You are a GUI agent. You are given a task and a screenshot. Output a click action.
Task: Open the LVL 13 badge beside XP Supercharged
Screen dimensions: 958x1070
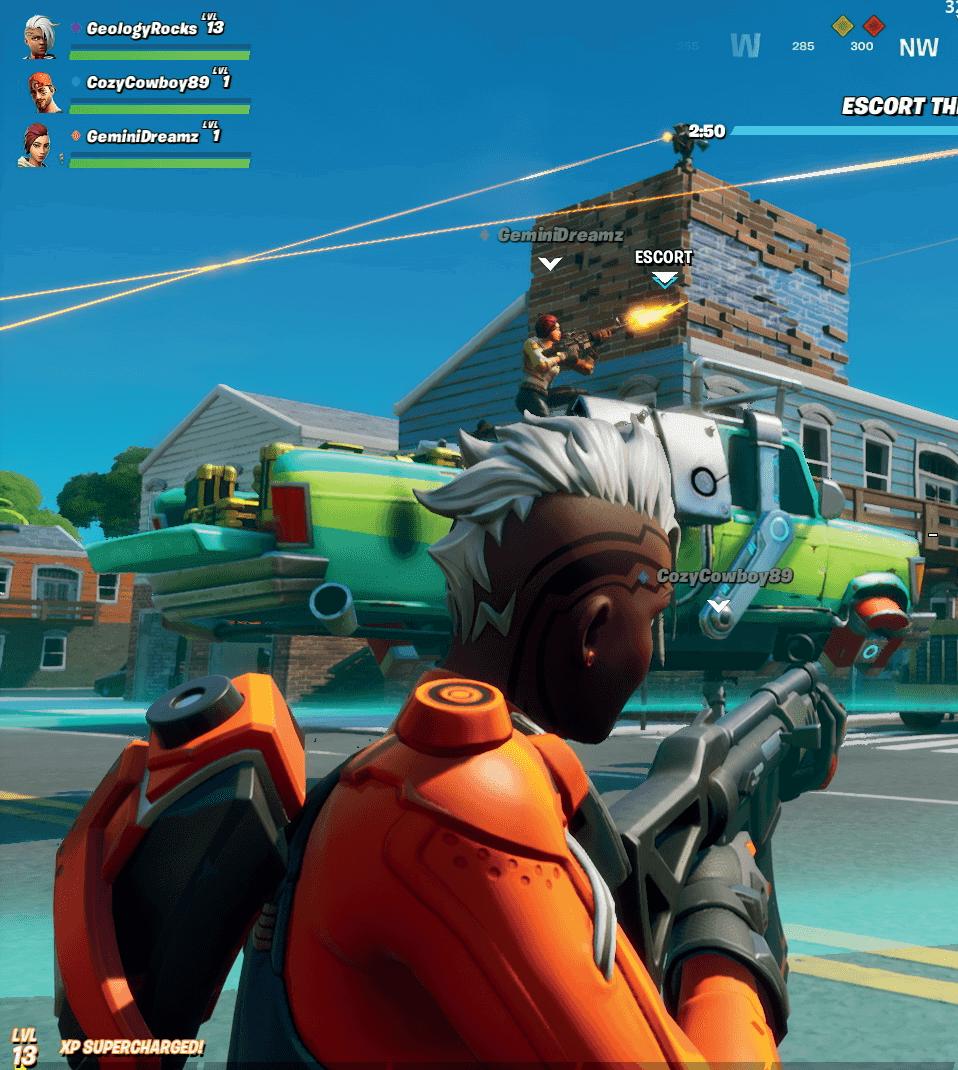(24, 1045)
